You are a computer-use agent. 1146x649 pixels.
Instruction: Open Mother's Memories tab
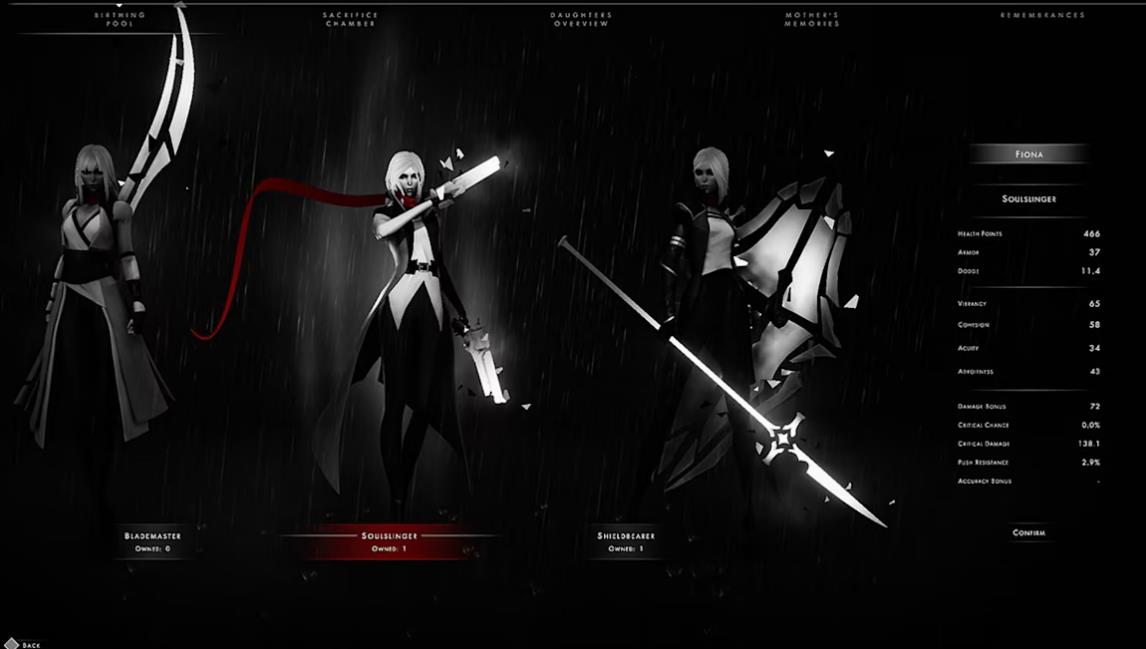pos(813,19)
